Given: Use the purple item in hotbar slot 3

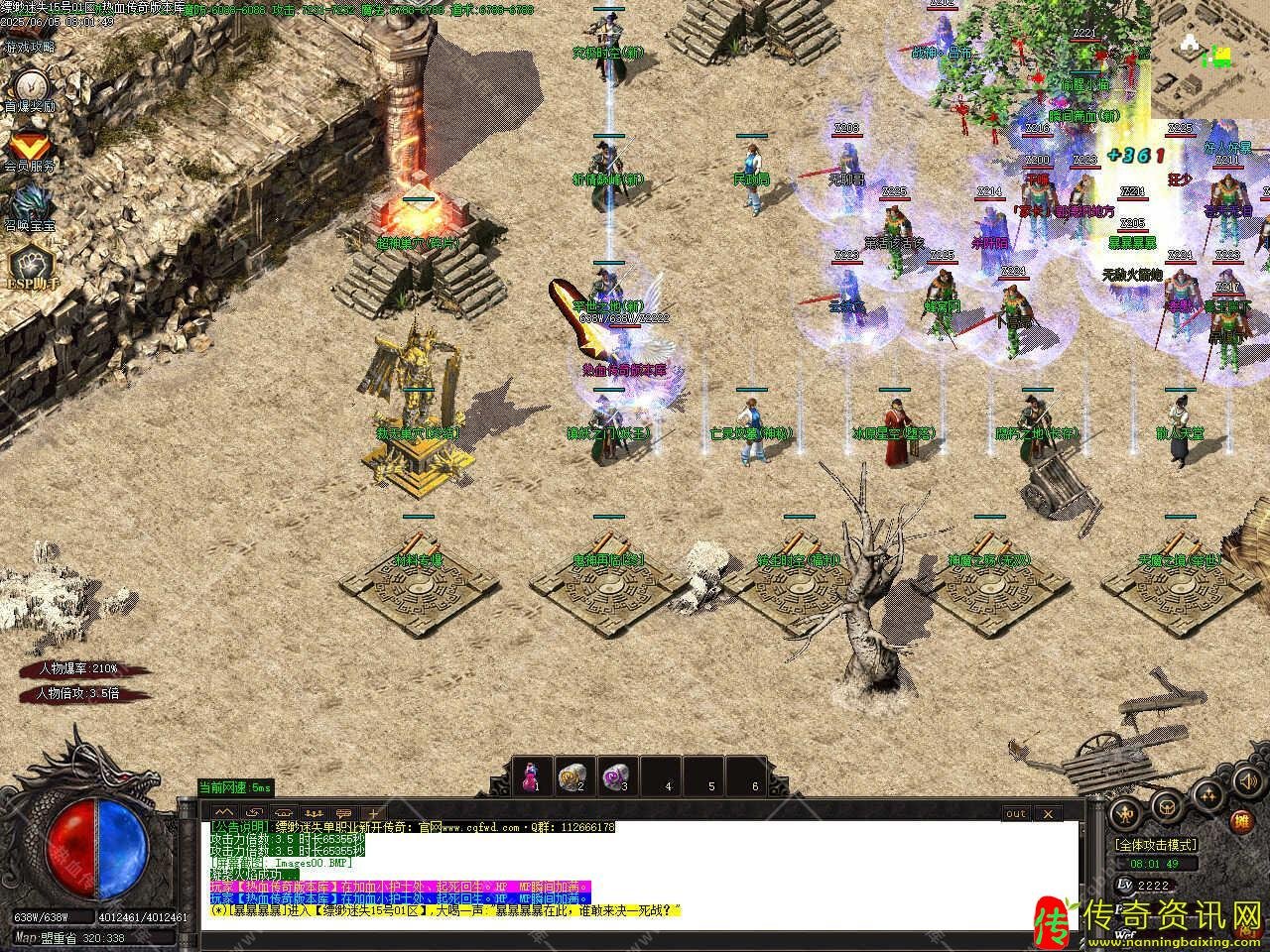Looking at the screenshot, I should 615,775.
